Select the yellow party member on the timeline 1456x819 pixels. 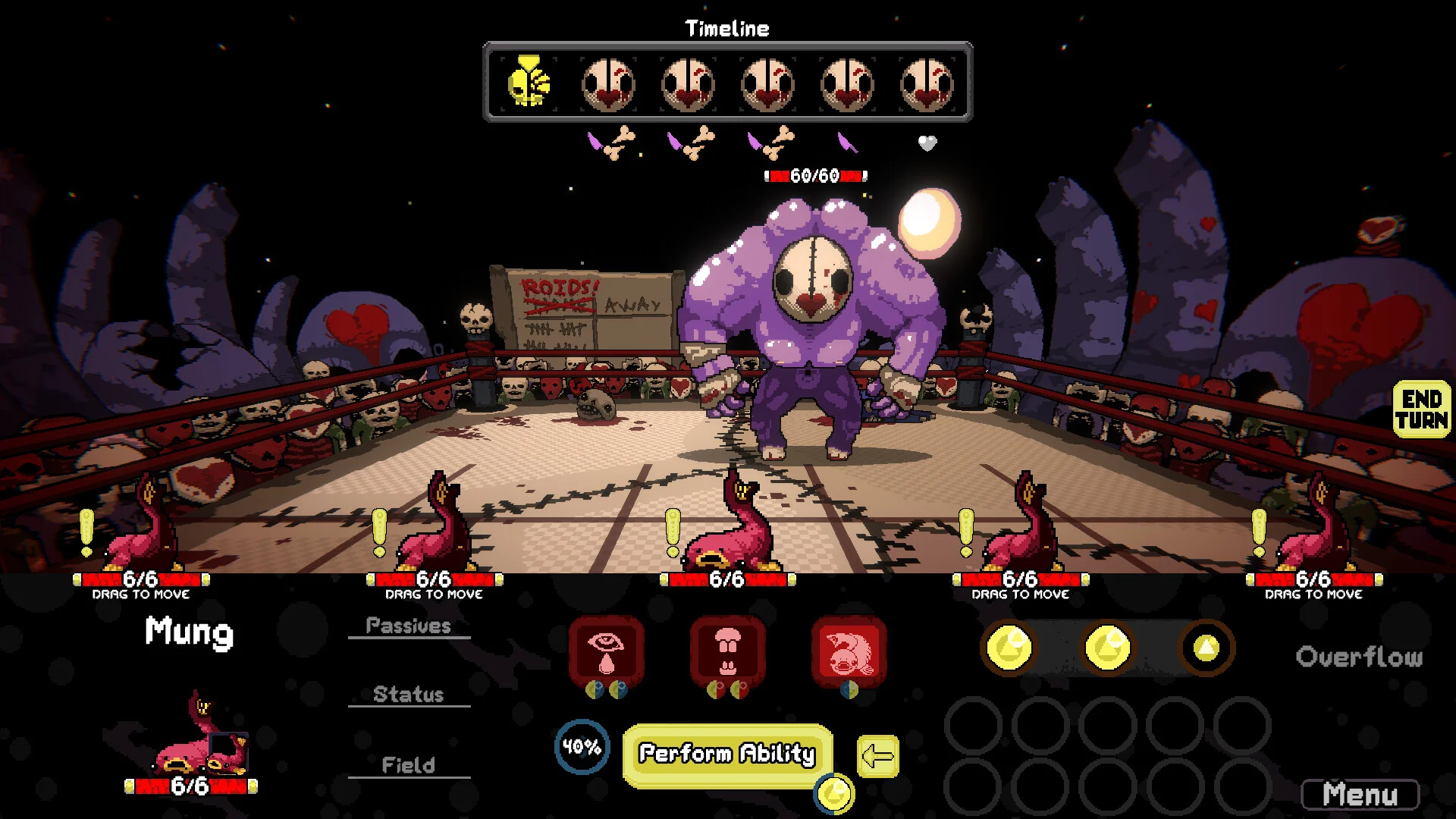529,82
